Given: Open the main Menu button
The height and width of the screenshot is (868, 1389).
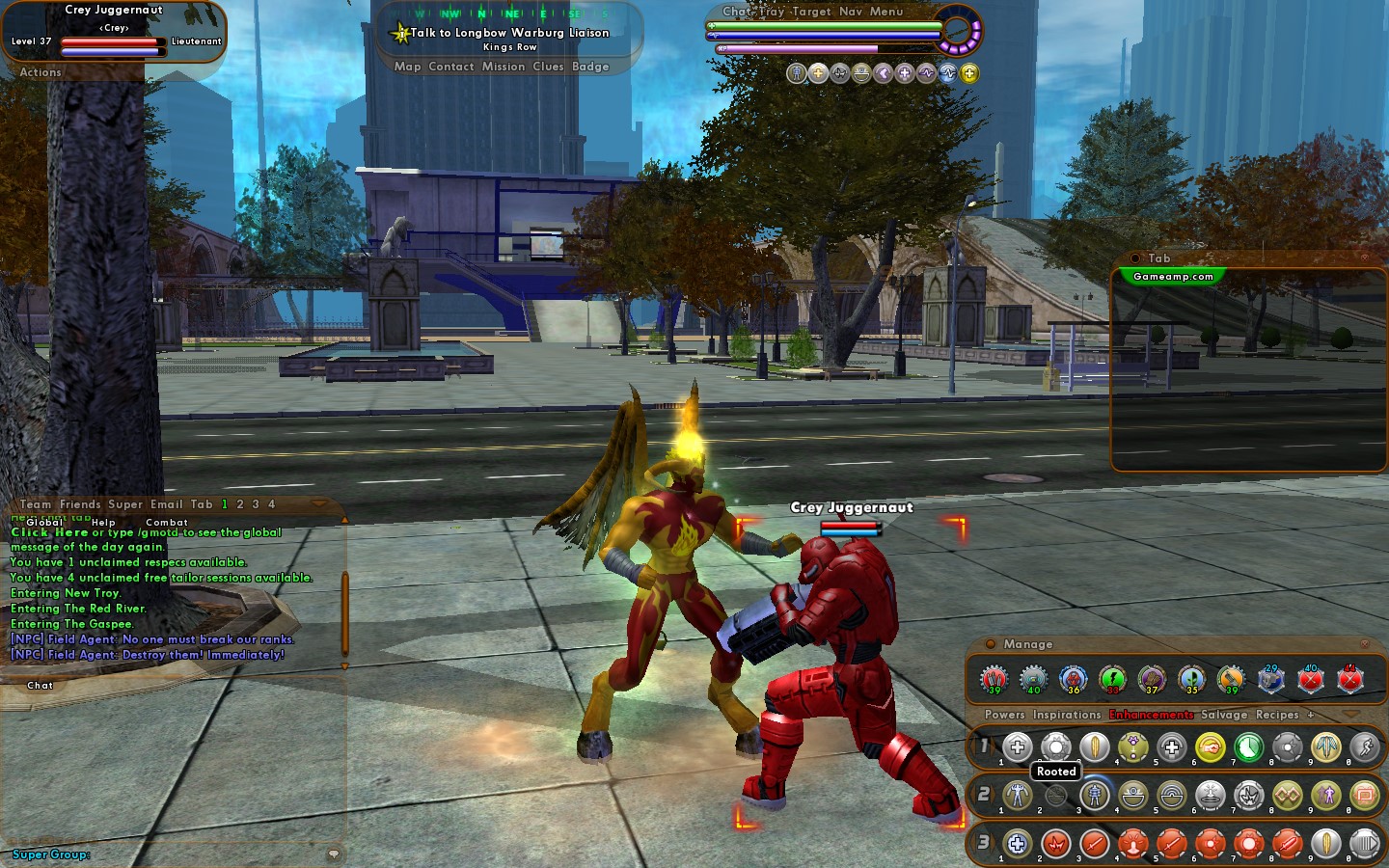Looking at the screenshot, I should [x=886, y=12].
